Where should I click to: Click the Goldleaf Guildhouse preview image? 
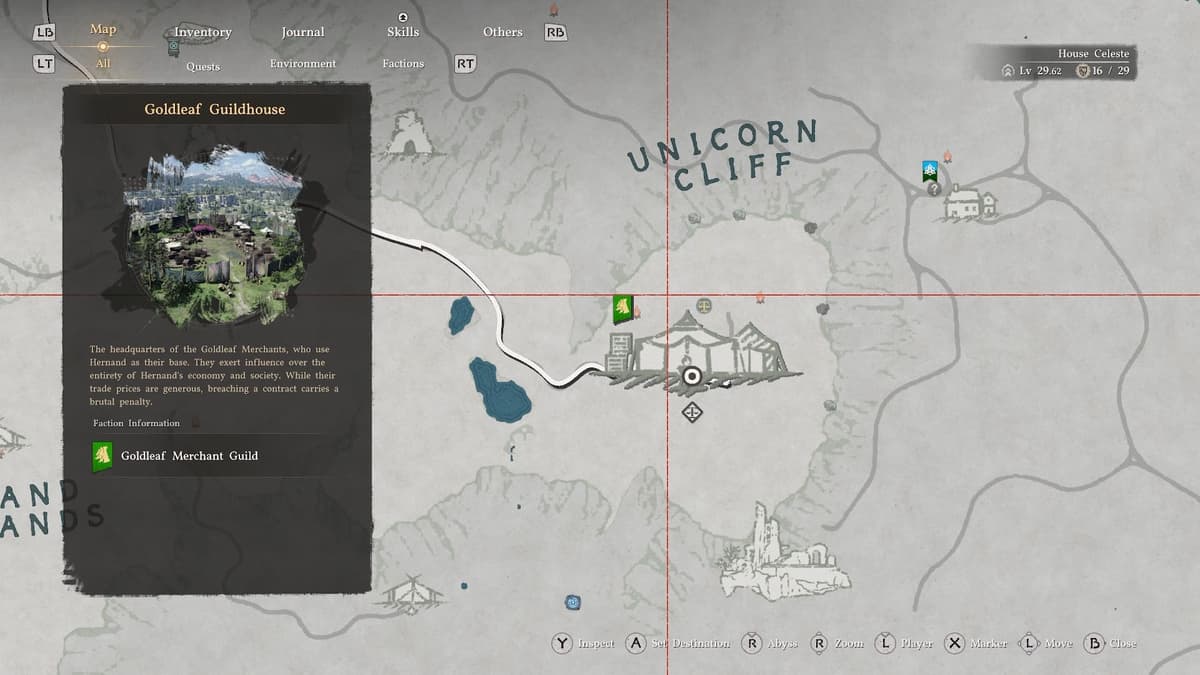point(214,237)
